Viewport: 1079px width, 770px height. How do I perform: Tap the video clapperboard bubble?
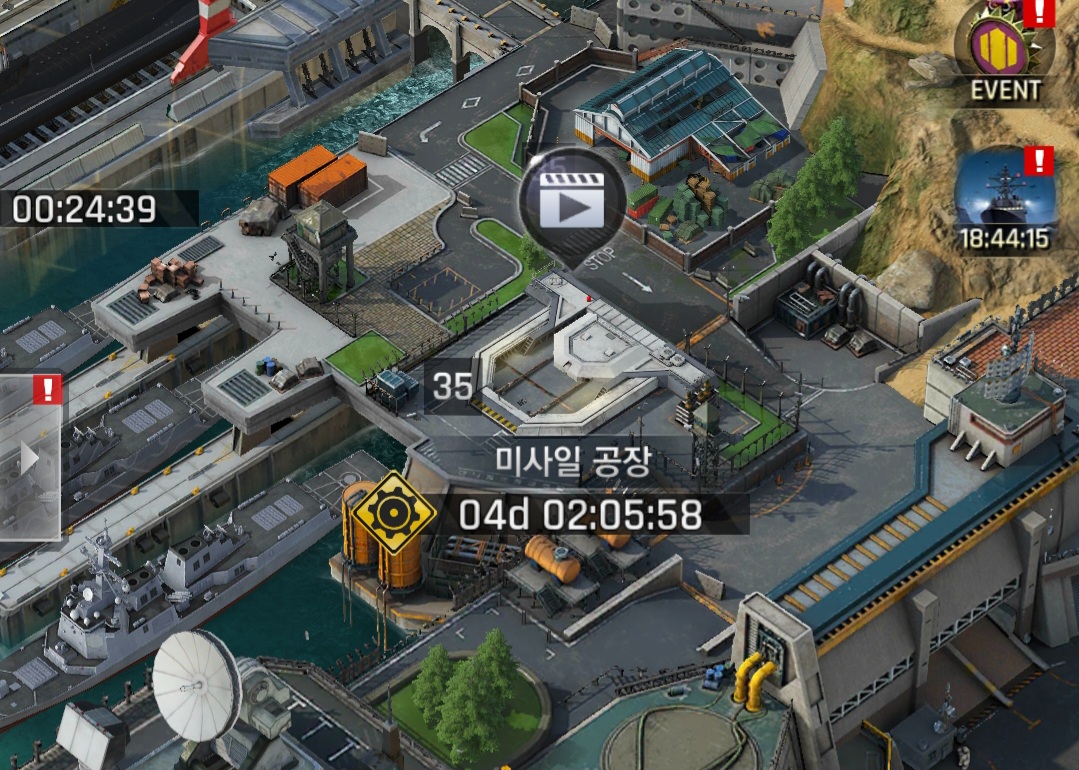572,203
